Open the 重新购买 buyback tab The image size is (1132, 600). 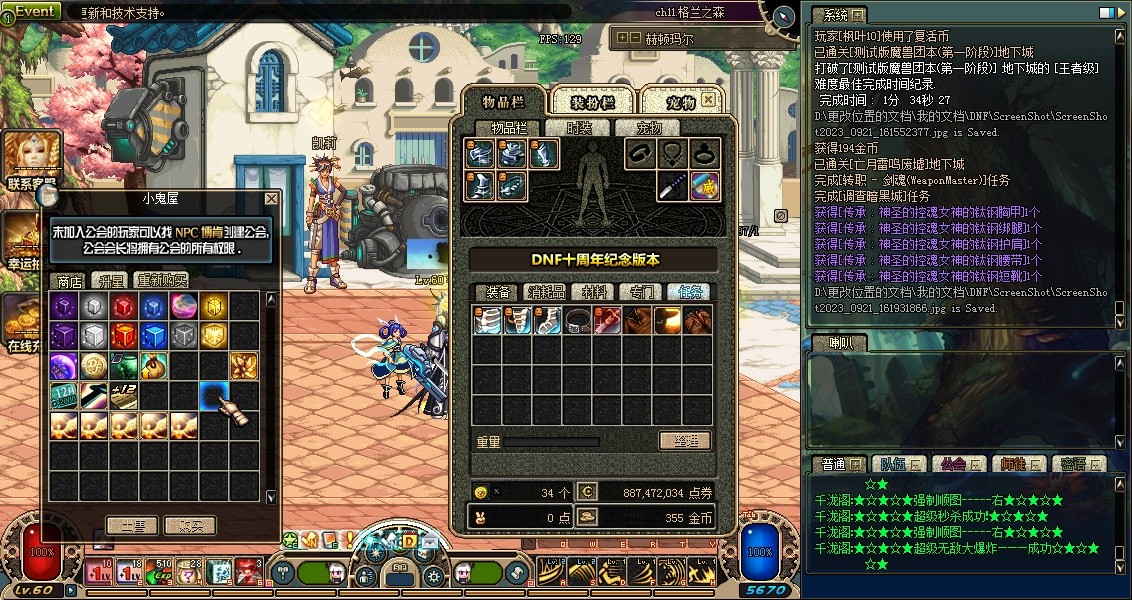pyautogui.click(x=162, y=281)
